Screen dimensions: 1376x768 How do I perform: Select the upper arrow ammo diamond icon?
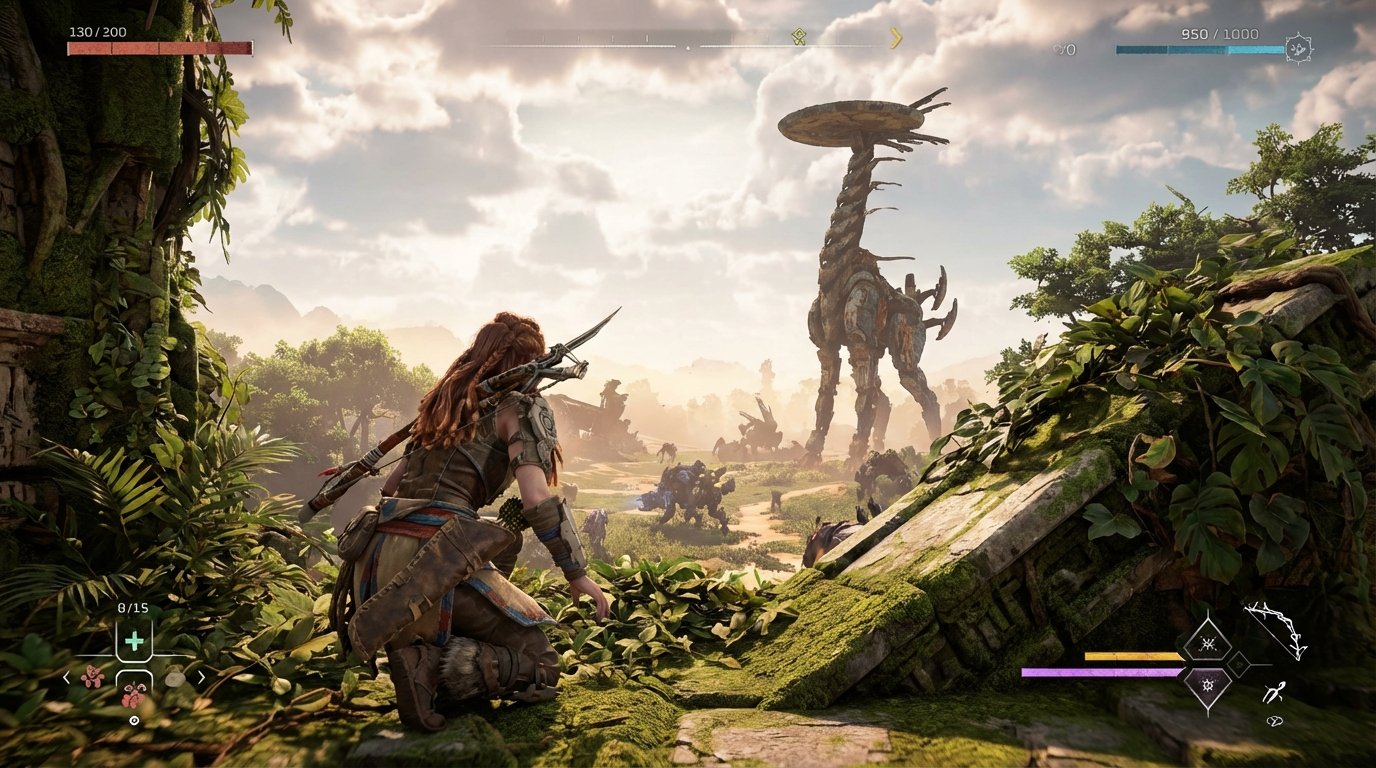pyautogui.click(x=1208, y=643)
